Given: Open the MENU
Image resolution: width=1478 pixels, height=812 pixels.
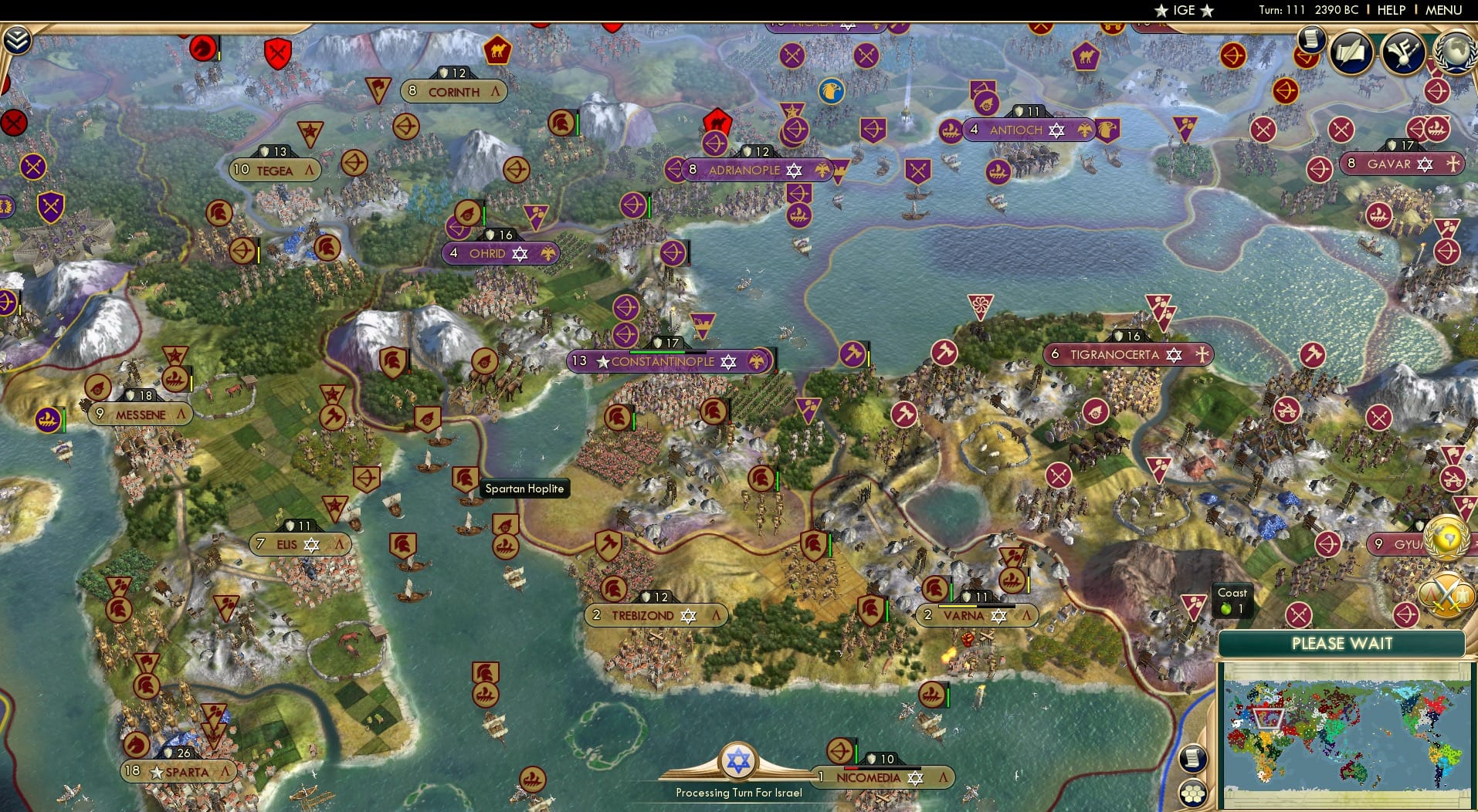Looking at the screenshot, I should pyautogui.click(x=1446, y=10).
